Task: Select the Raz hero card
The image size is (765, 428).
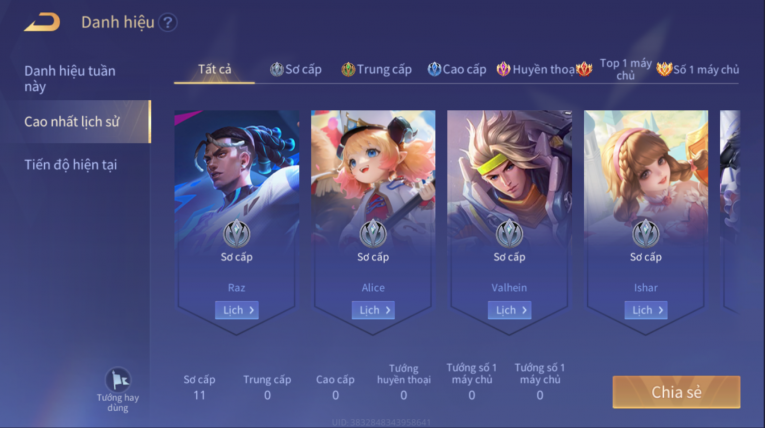Action: pos(237,200)
